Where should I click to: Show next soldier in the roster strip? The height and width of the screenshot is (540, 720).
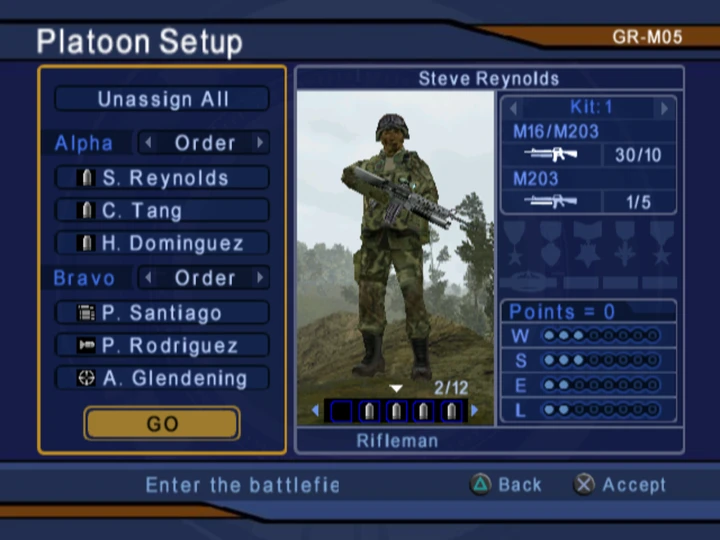(x=474, y=410)
